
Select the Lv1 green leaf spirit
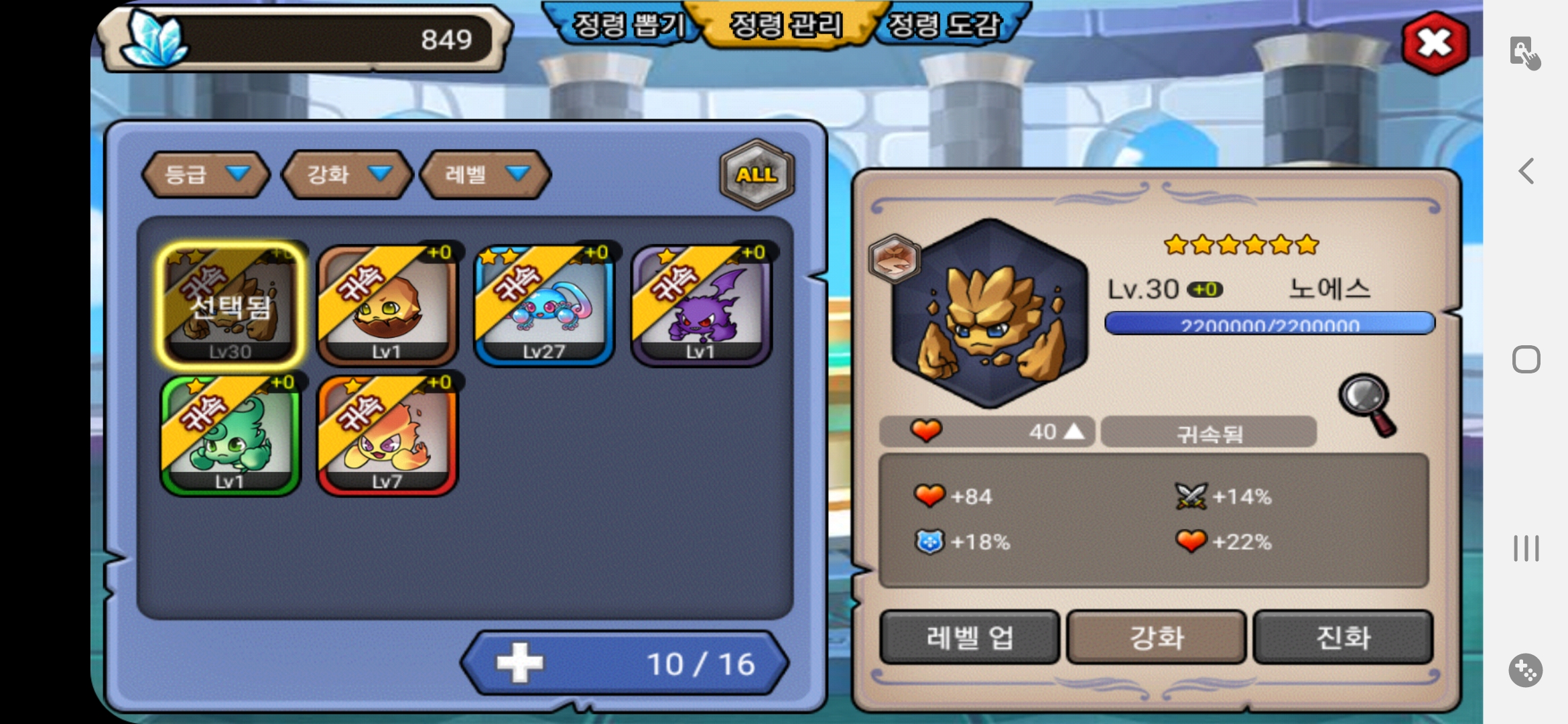pyautogui.click(x=231, y=436)
